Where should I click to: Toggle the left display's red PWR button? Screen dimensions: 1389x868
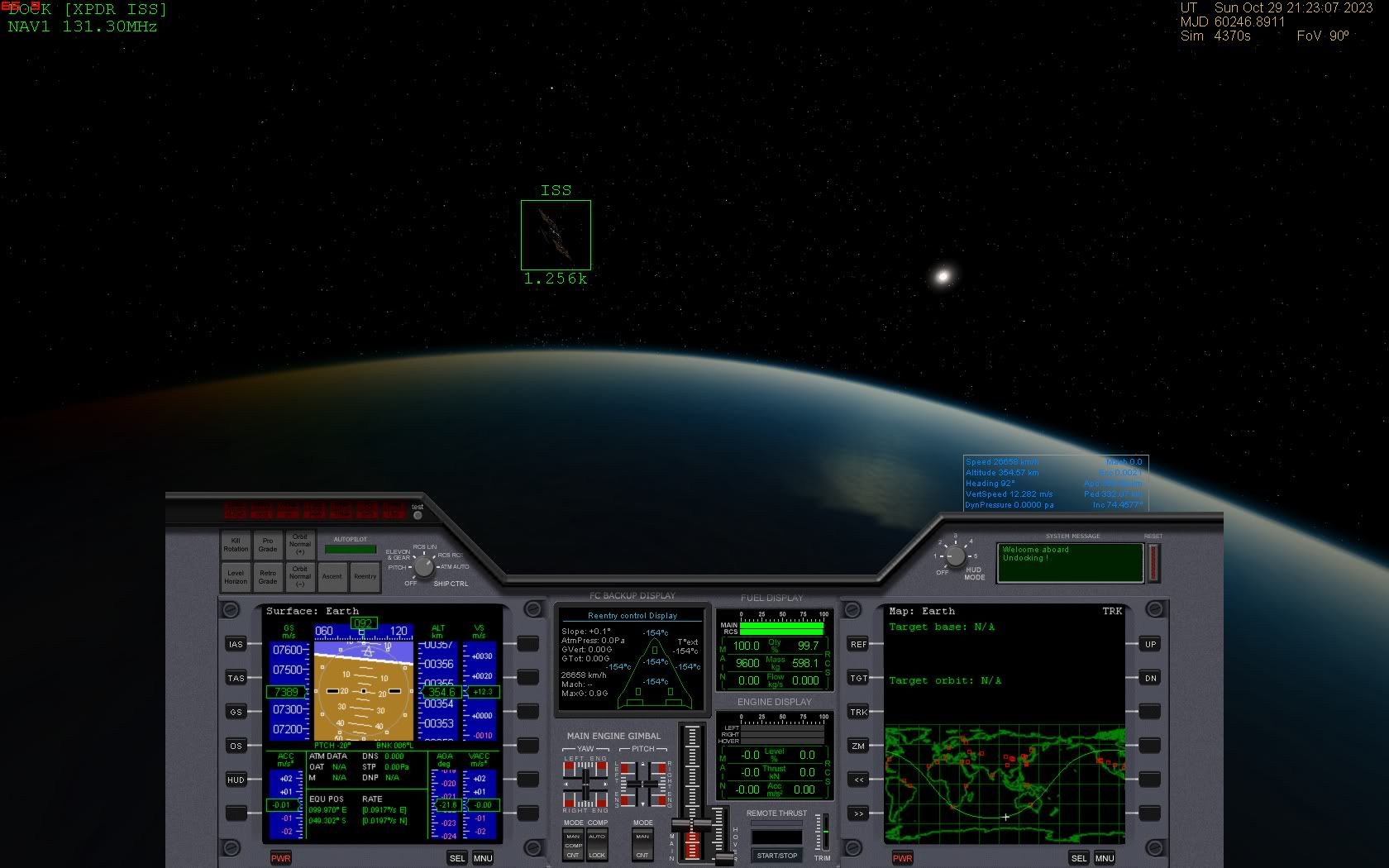[x=281, y=858]
